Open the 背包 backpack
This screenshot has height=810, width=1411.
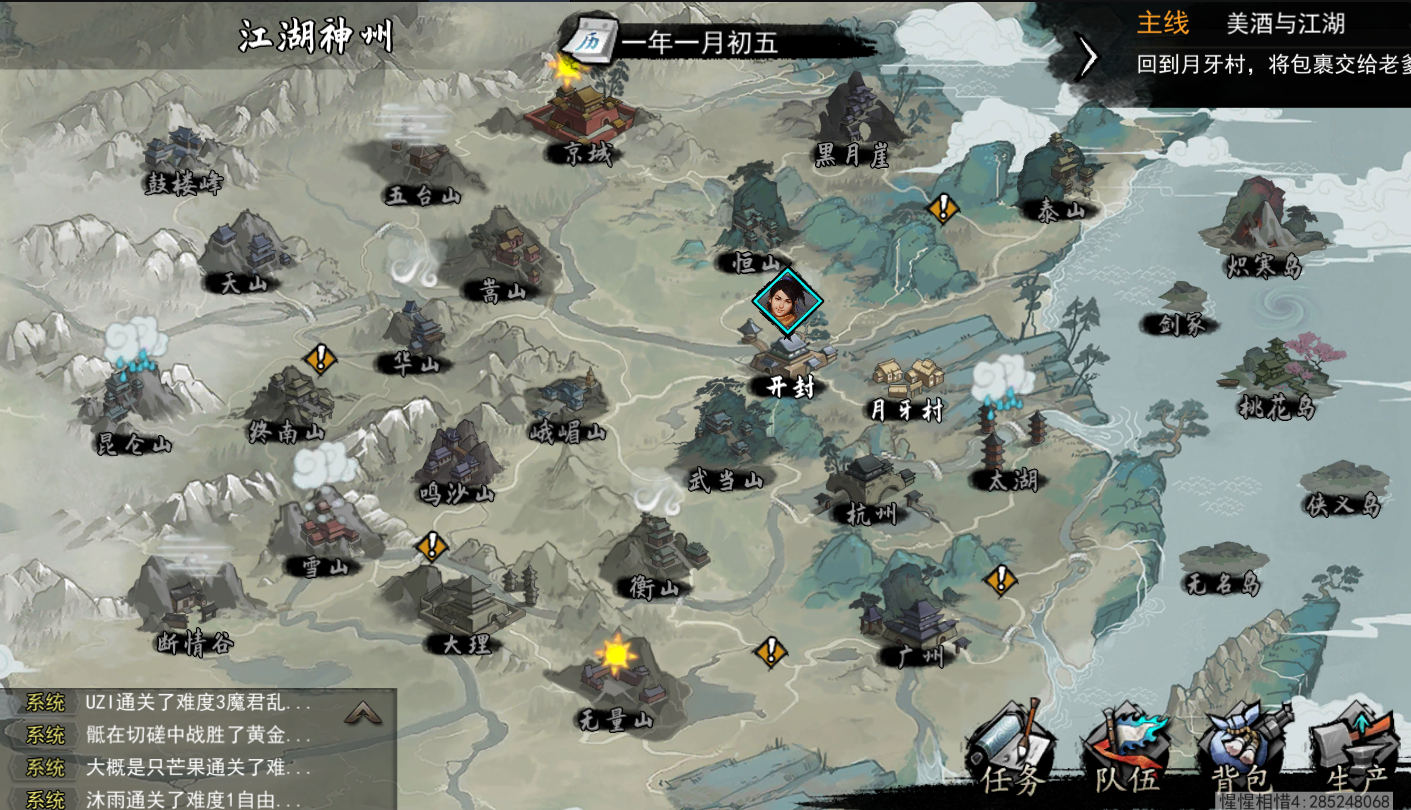(x=1242, y=752)
